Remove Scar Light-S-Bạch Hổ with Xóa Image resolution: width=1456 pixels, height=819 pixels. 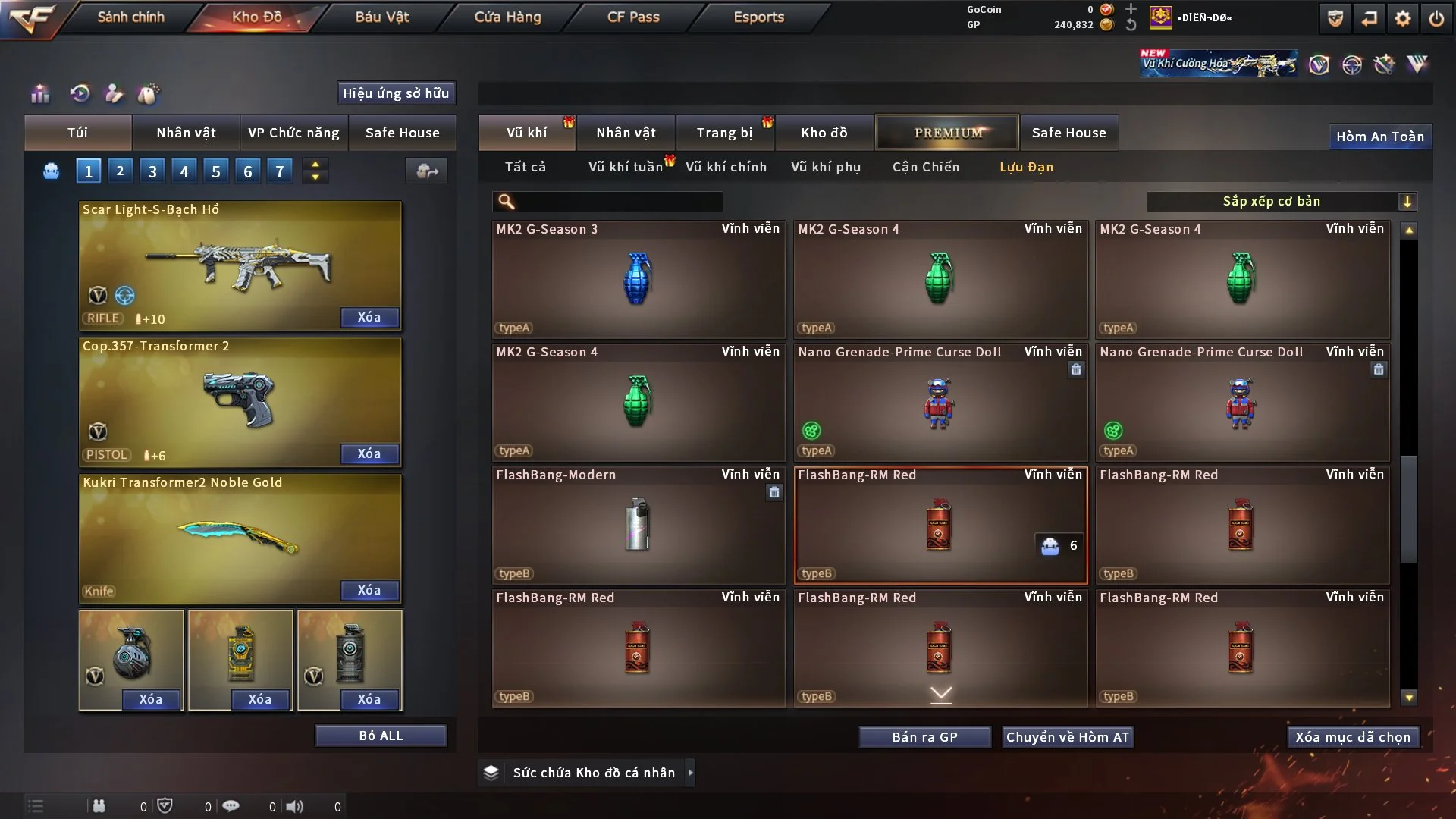click(369, 317)
